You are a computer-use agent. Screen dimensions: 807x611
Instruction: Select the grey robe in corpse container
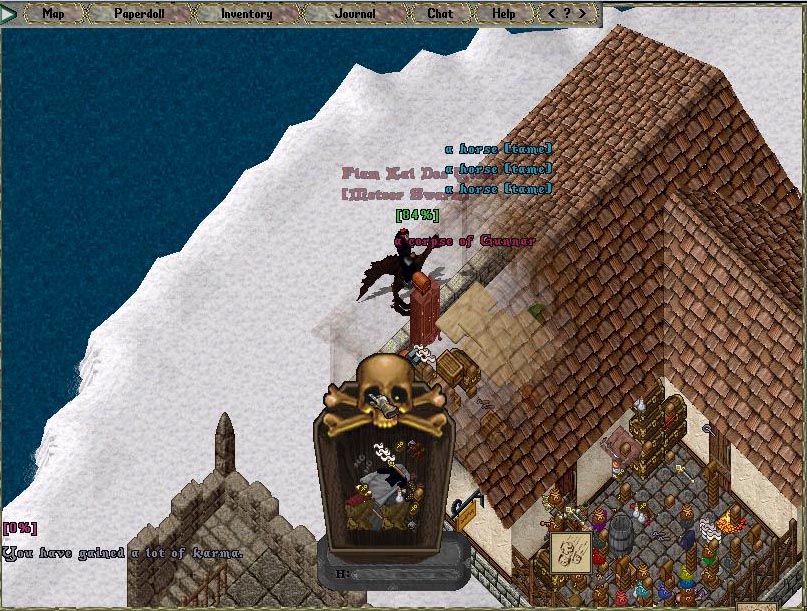pos(376,485)
